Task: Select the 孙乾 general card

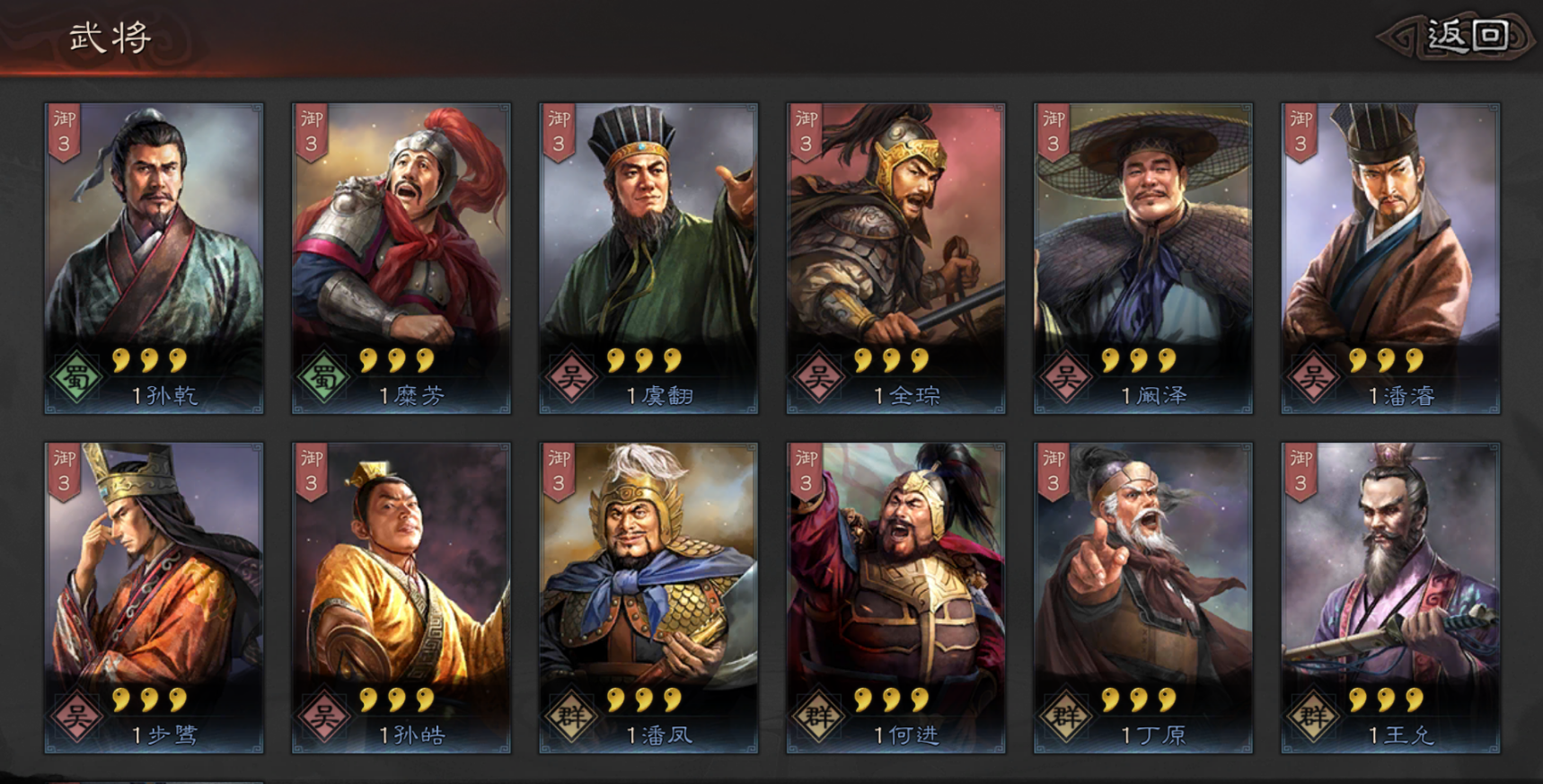Action: [x=154, y=258]
